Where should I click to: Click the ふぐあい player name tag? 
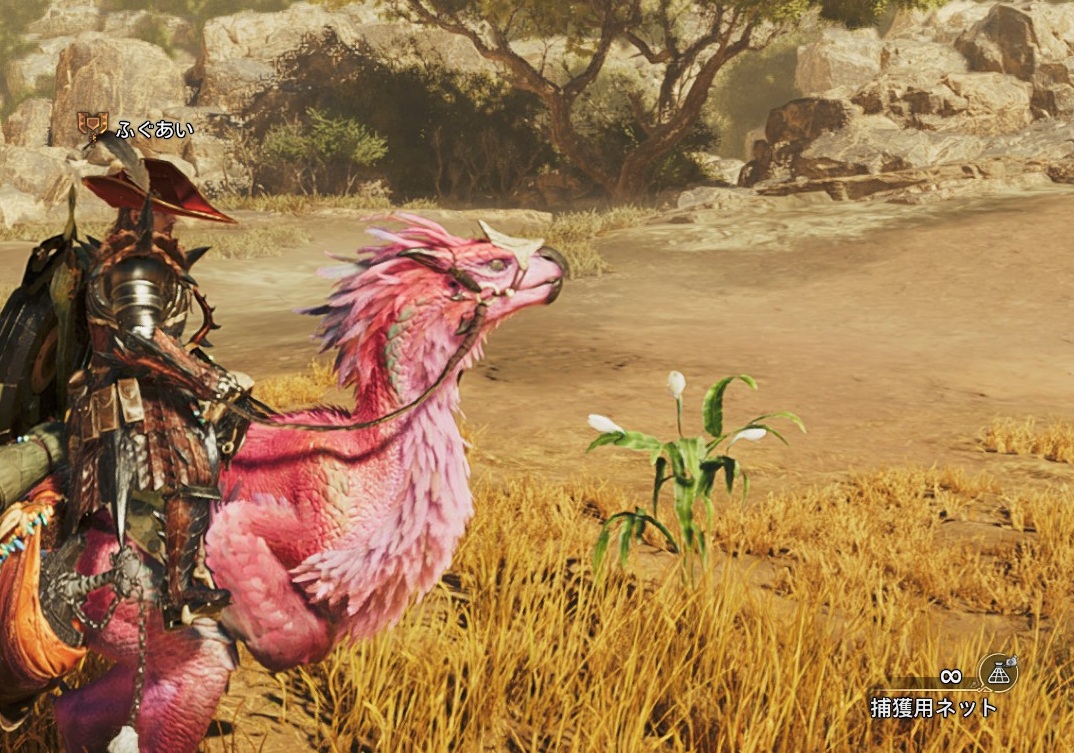click(x=154, y=128)
